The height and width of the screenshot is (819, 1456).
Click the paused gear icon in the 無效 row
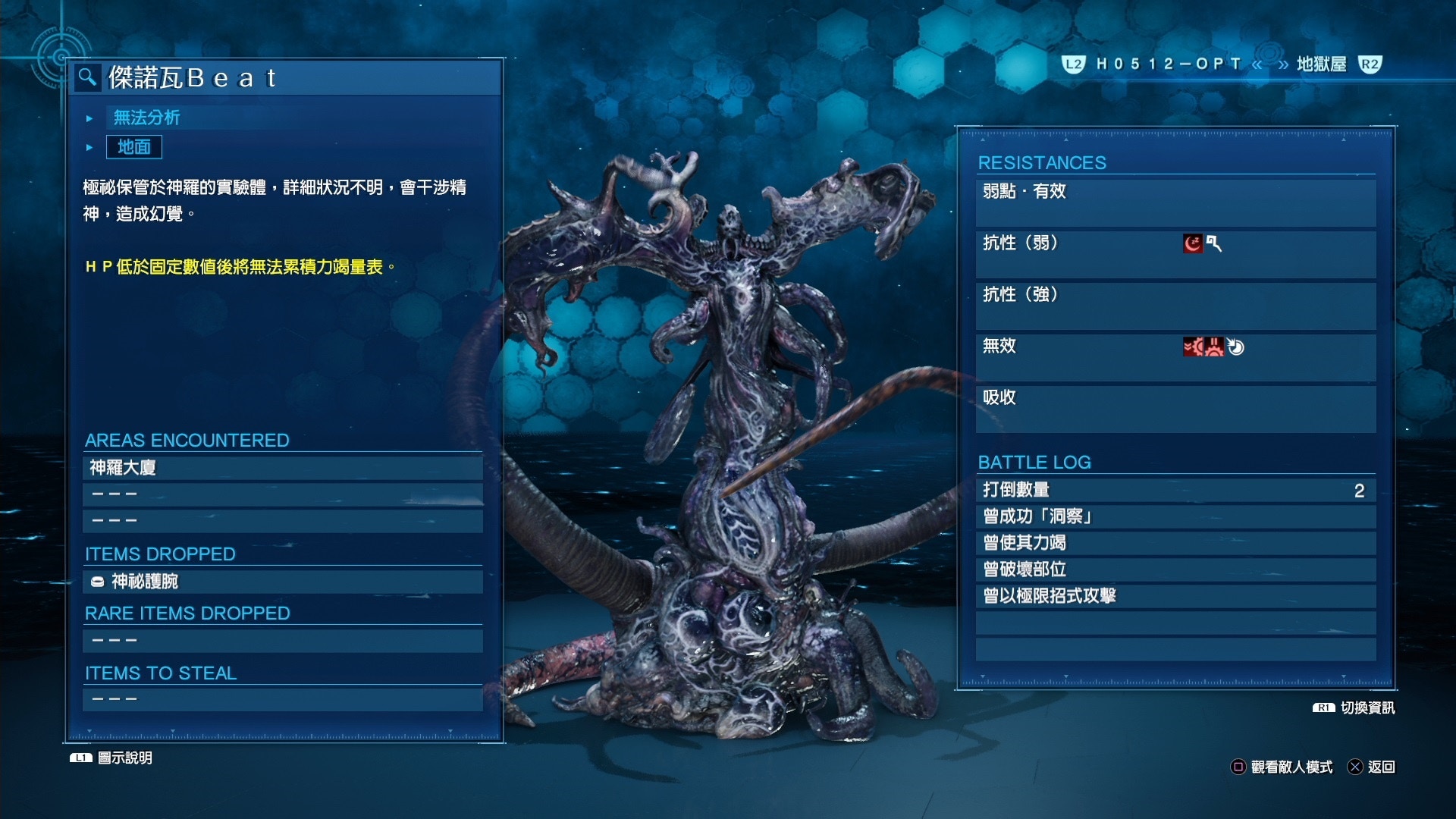[1214, 347]
